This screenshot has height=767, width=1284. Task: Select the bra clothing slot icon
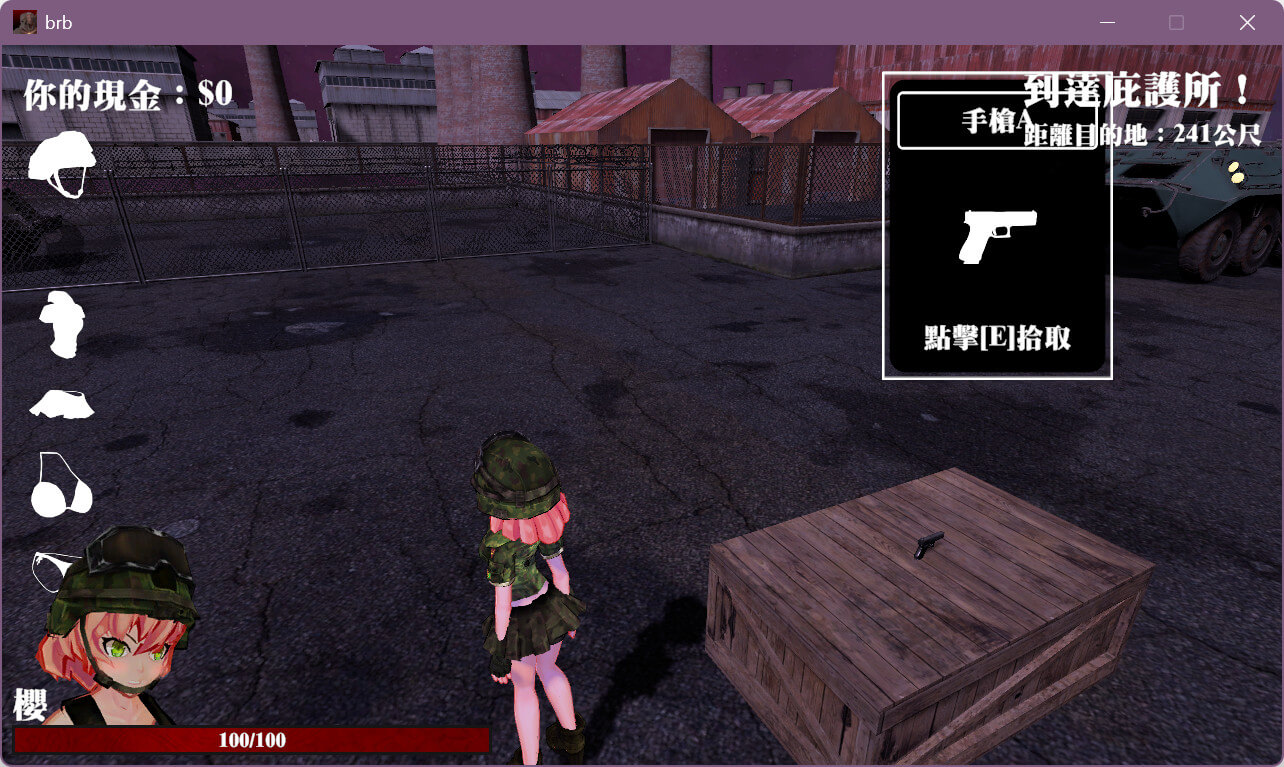point(60,486)
